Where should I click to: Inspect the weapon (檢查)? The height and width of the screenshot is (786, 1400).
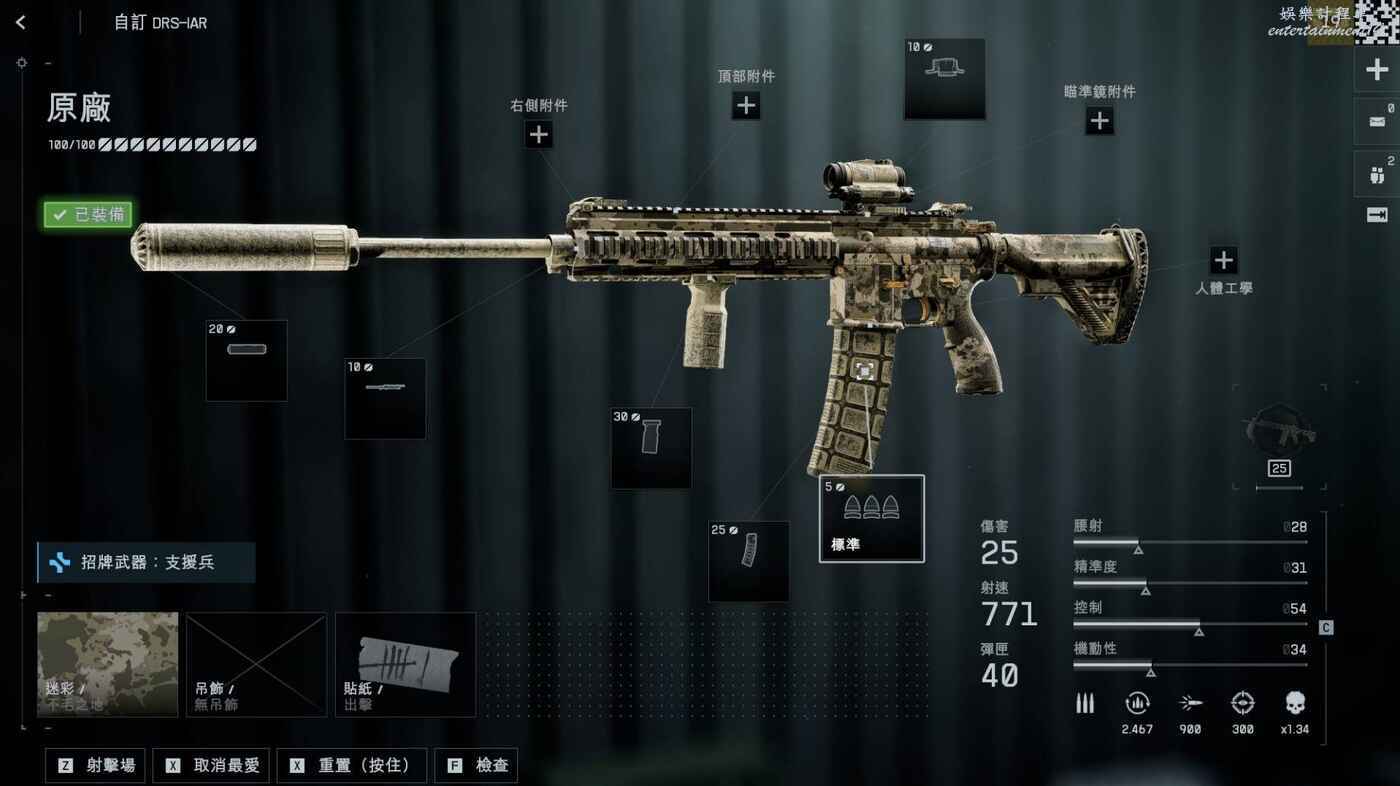click(478, 766)
